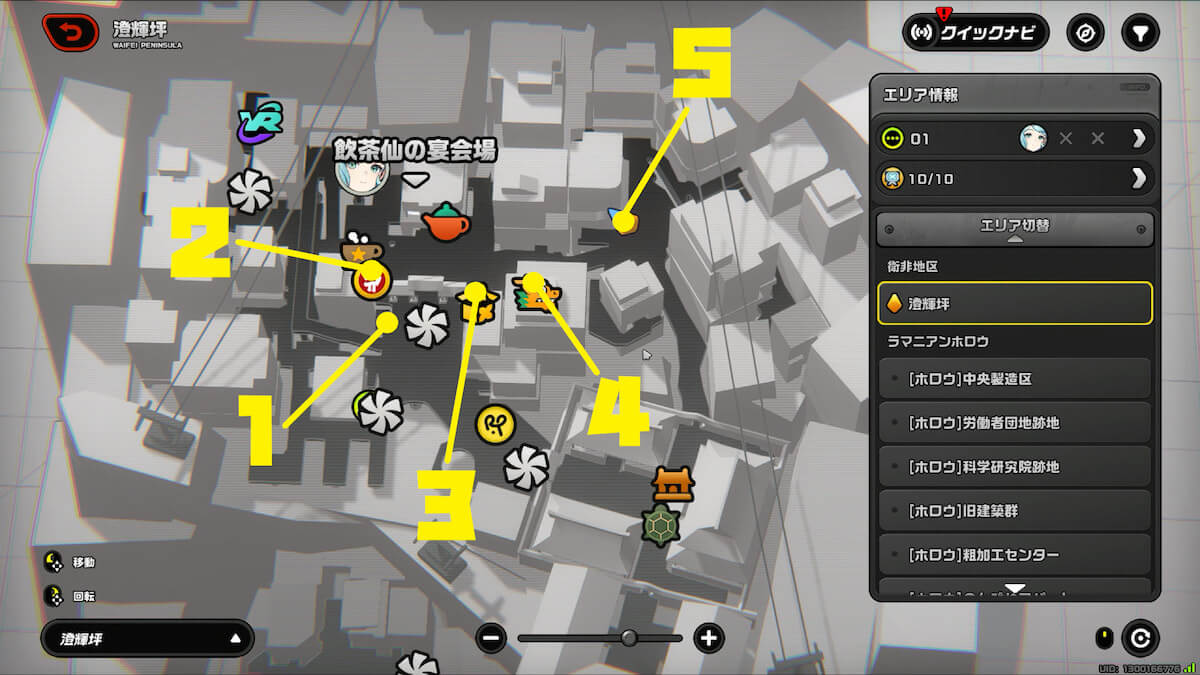Open the 澄輝坪 location dropdown

tap(147, 638)
